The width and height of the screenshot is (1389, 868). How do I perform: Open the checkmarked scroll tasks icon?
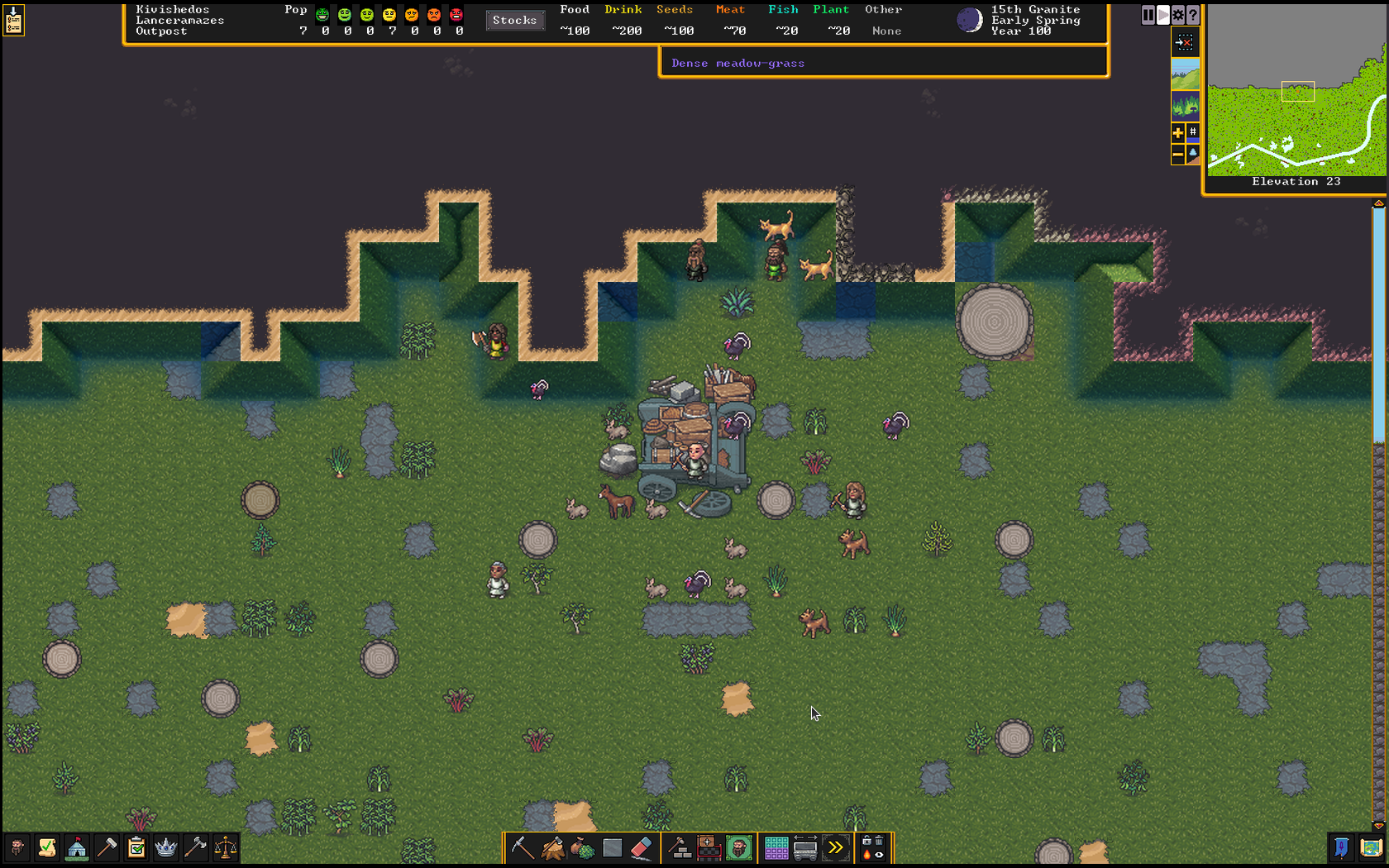(x=47, y=847)
